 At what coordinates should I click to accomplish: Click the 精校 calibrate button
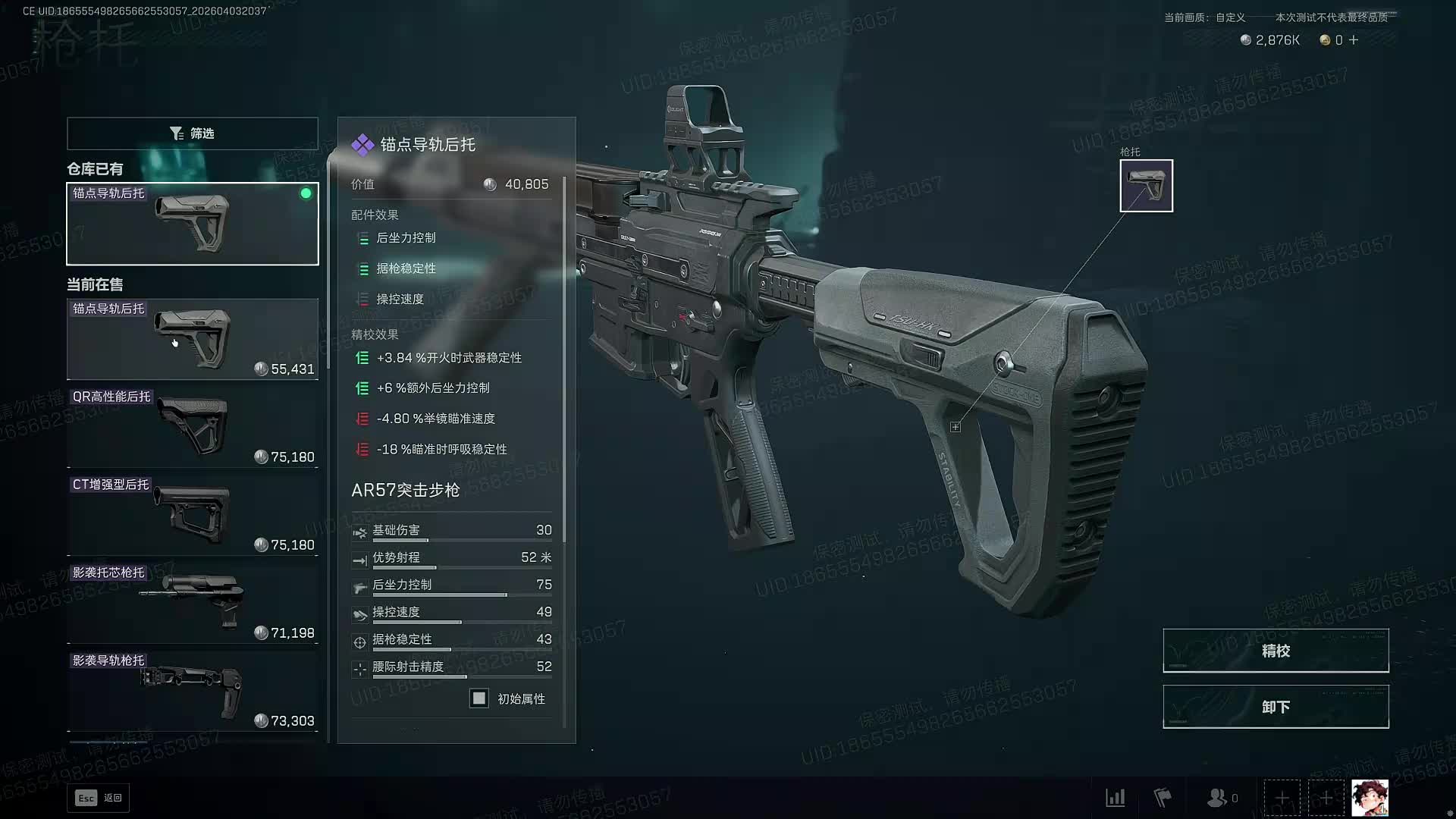(x=1276, y=651)
